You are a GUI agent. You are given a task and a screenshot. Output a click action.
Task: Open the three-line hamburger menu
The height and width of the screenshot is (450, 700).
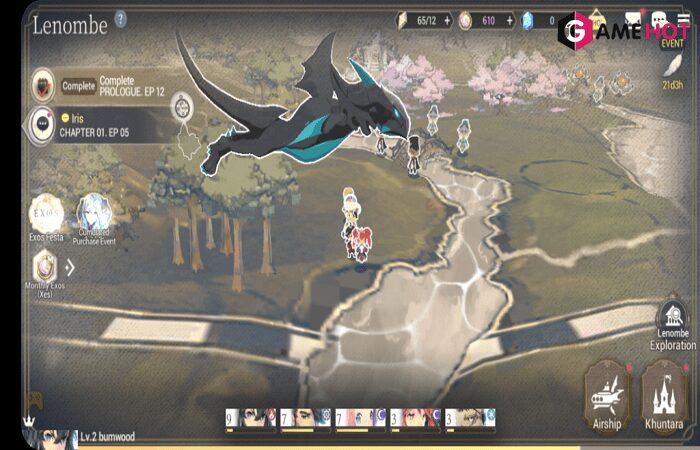684,19
